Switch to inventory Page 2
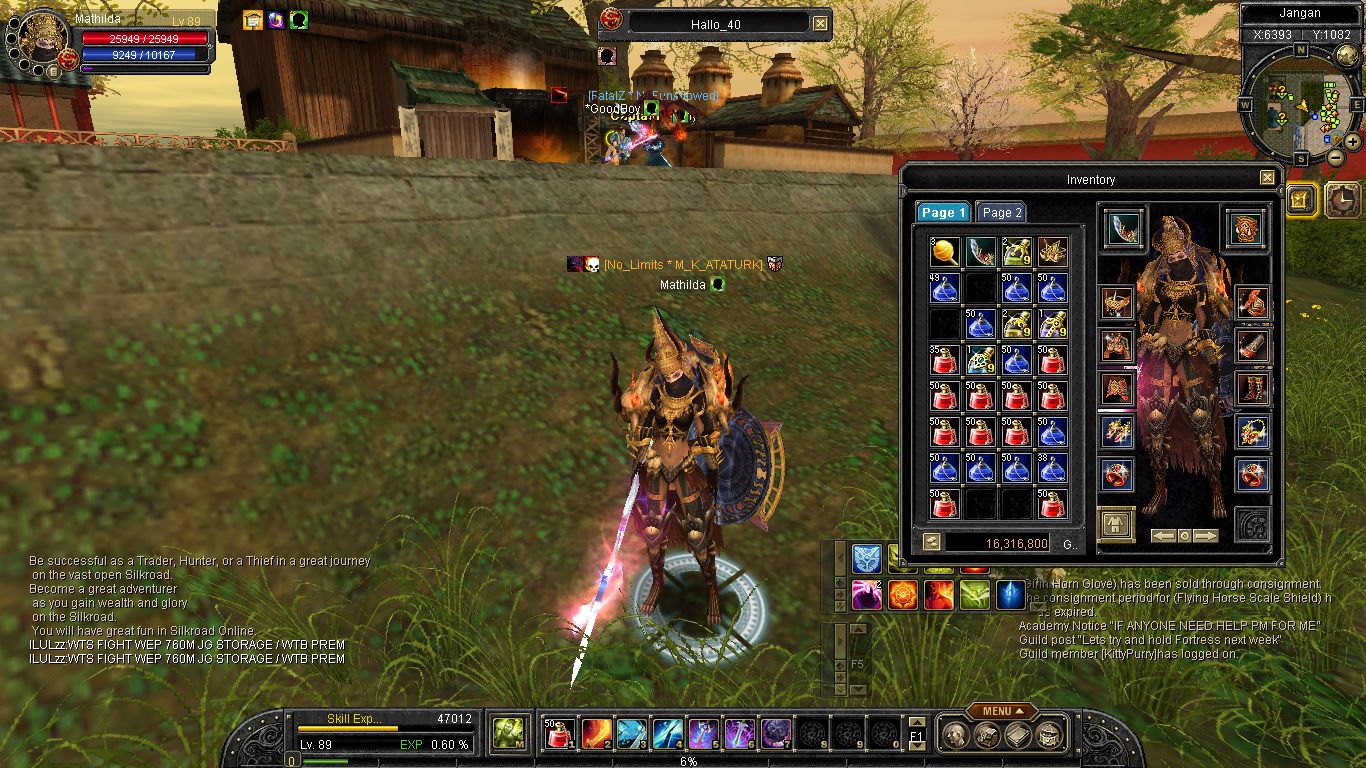This screenshot has width=1366, height=768. click(1001, 212)
